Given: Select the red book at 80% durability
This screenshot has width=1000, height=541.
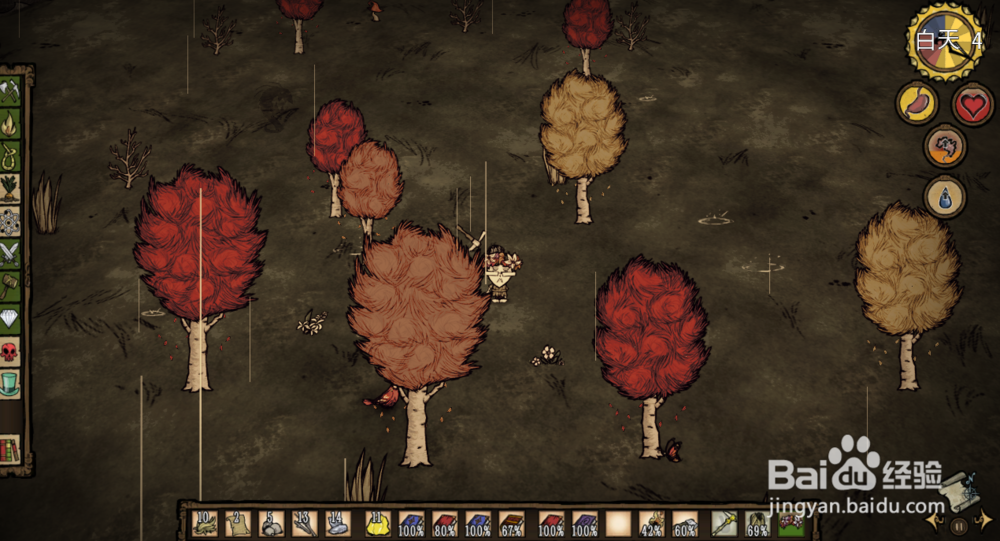Looking at the screenshot, I should click(x=445, y=523).
